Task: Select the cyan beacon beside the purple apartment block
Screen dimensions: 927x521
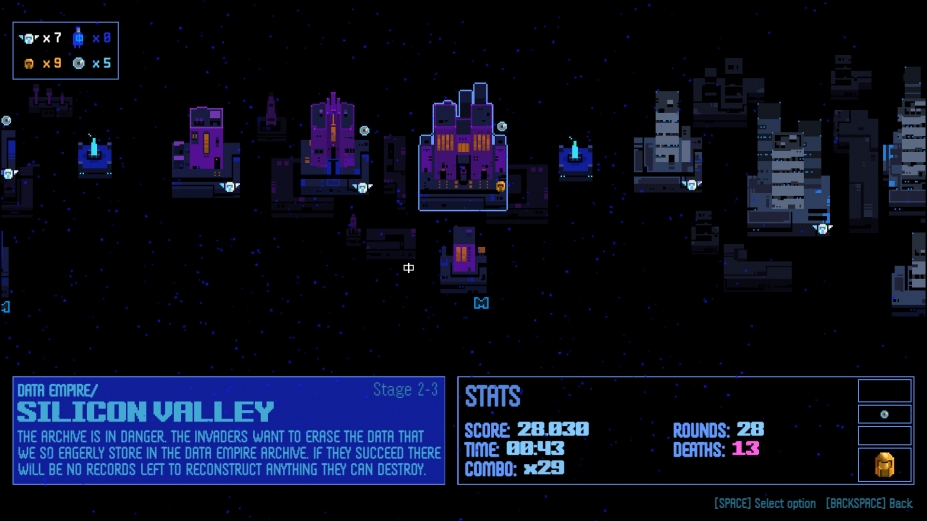Action: pyautogui.click(x=95, y=156)
